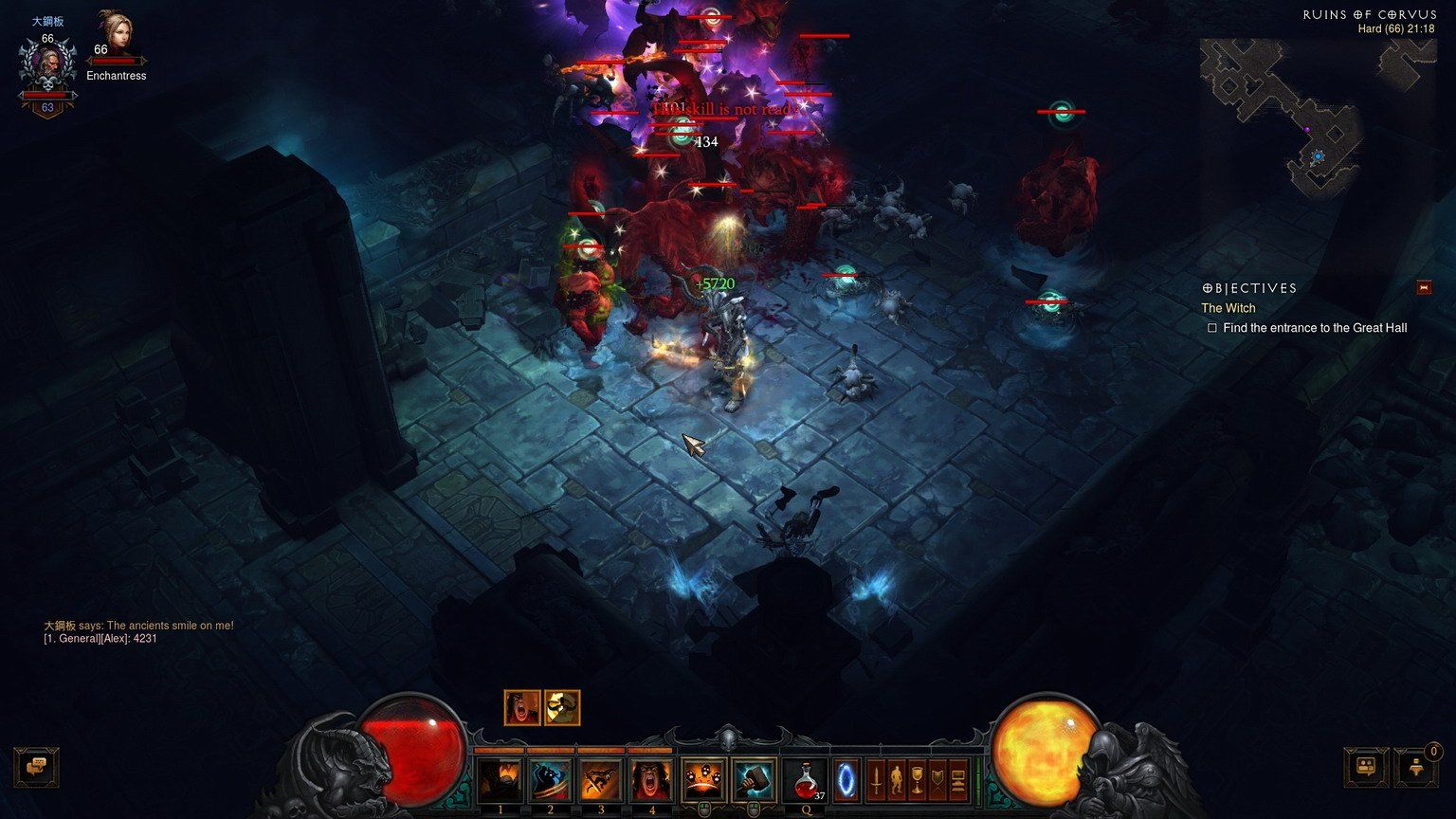Cast the shouting face skill in slot 4
Screen dimensions: 1456x819
pos(651,781)
